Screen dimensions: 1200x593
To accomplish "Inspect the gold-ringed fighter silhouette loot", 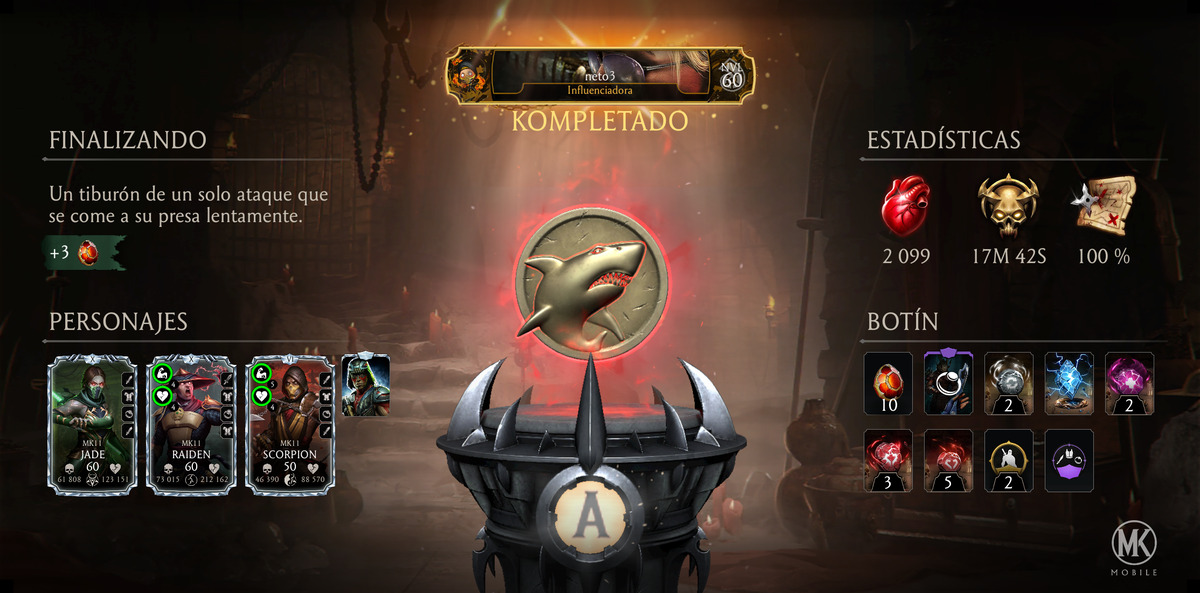I will click(x=1009, y=460).
